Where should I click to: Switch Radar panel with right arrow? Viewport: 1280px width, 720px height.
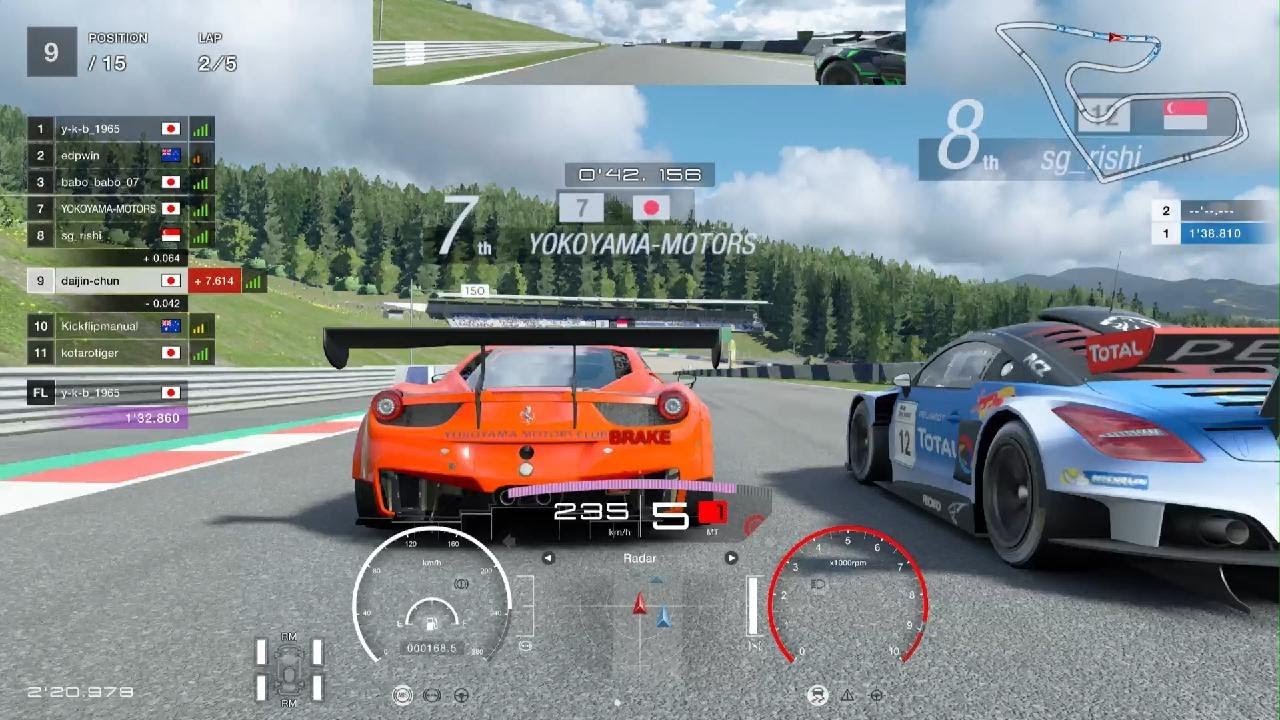click(731, 558)
